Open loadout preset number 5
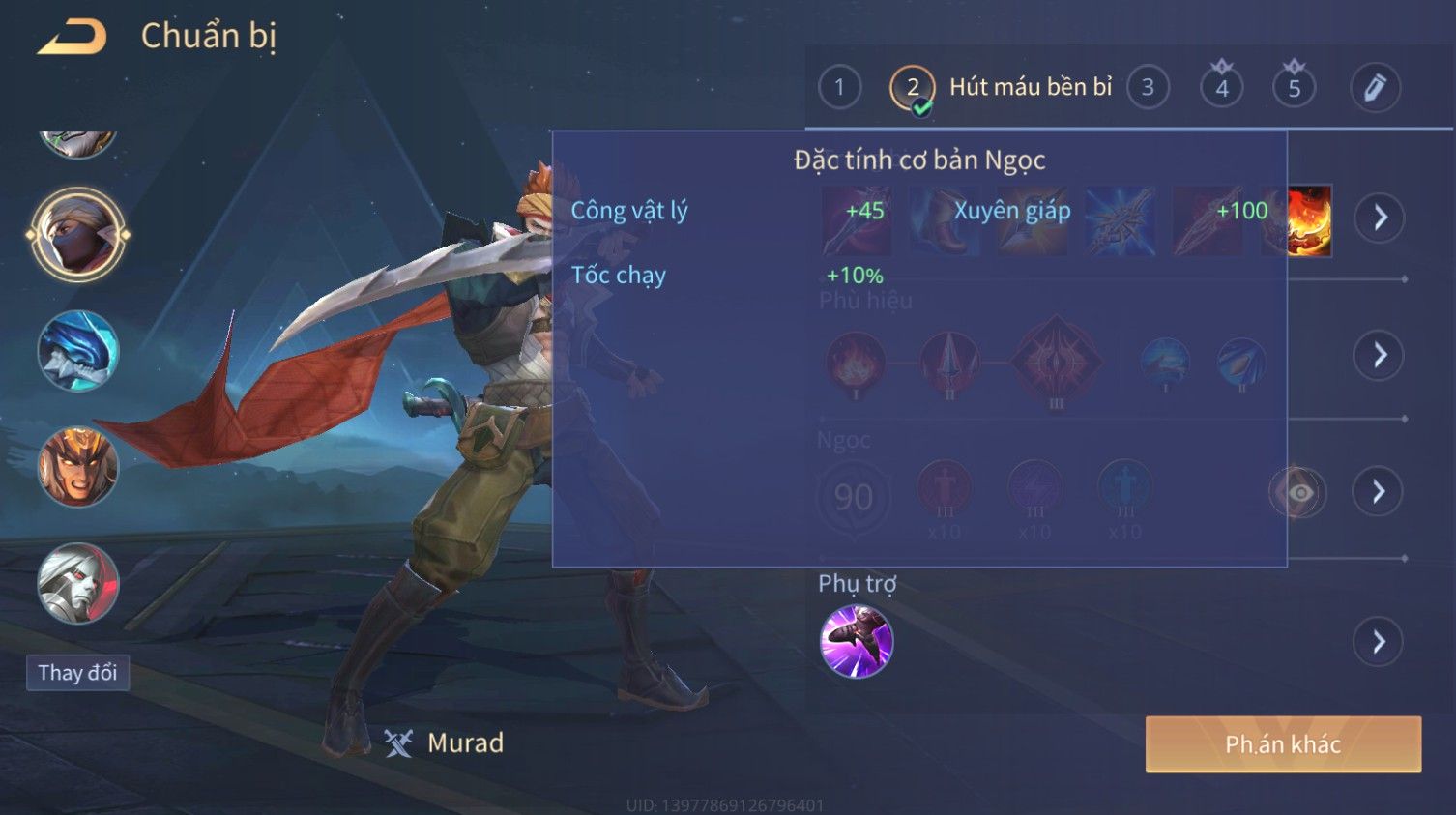1456x815 pixels. click(1295, 88)
